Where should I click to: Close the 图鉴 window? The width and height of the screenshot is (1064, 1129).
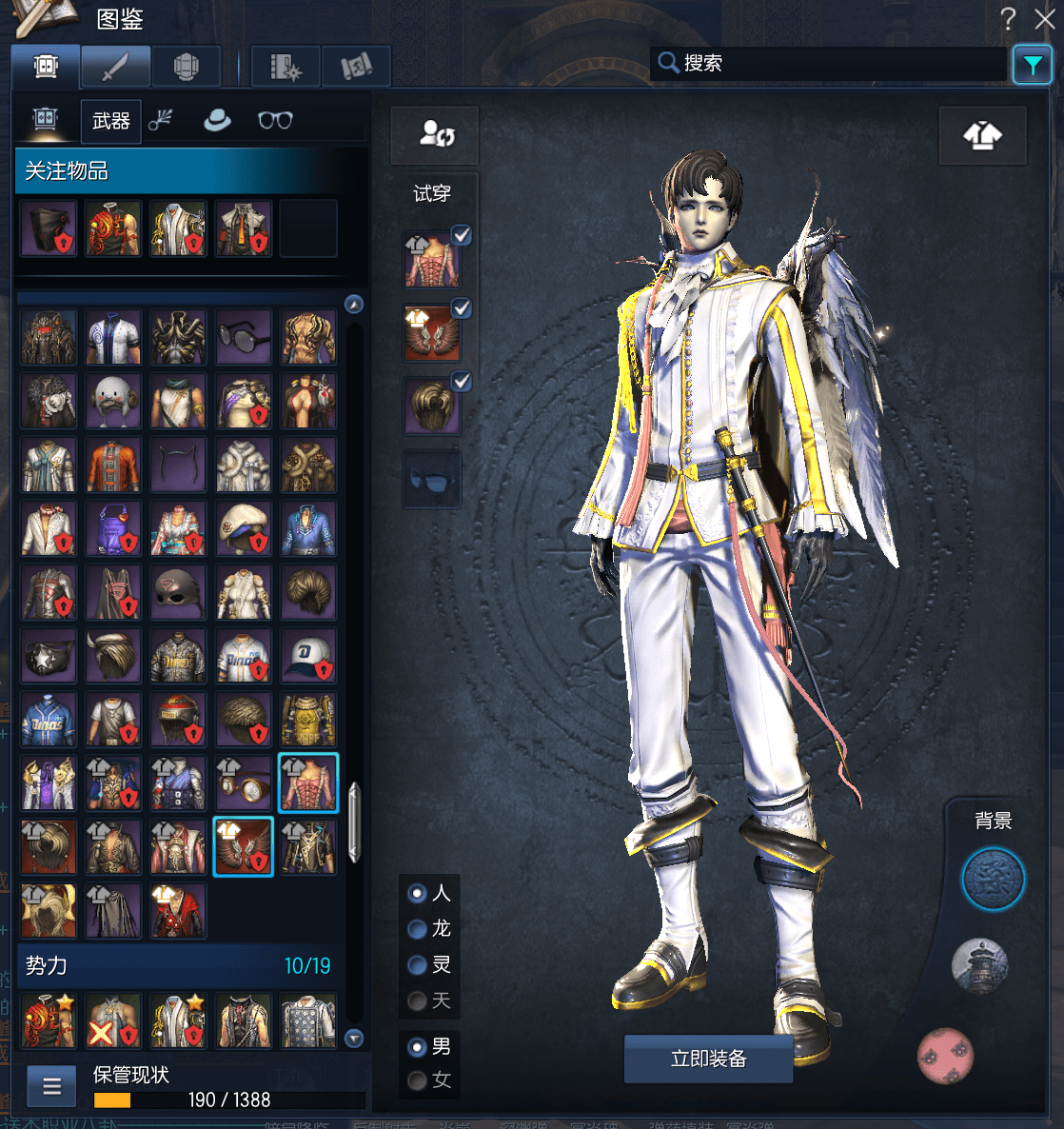coord(1044,19)
